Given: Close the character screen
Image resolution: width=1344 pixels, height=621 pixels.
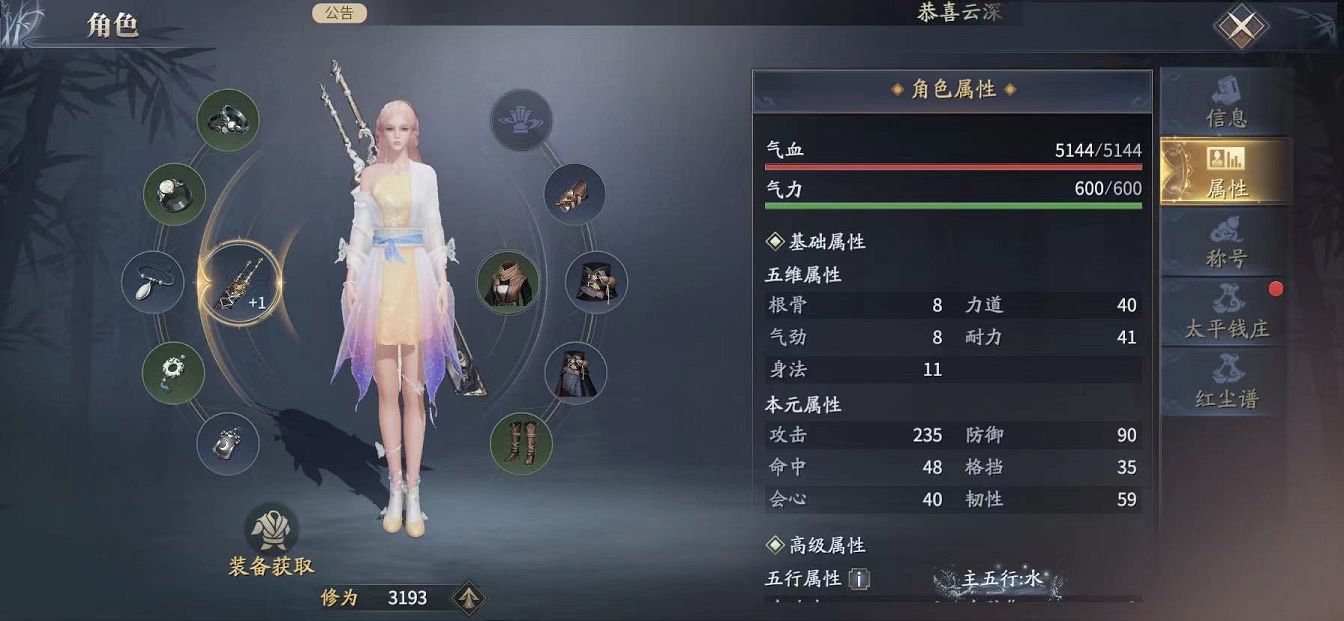Looking at the screenshot, I should coord(1240,28).
